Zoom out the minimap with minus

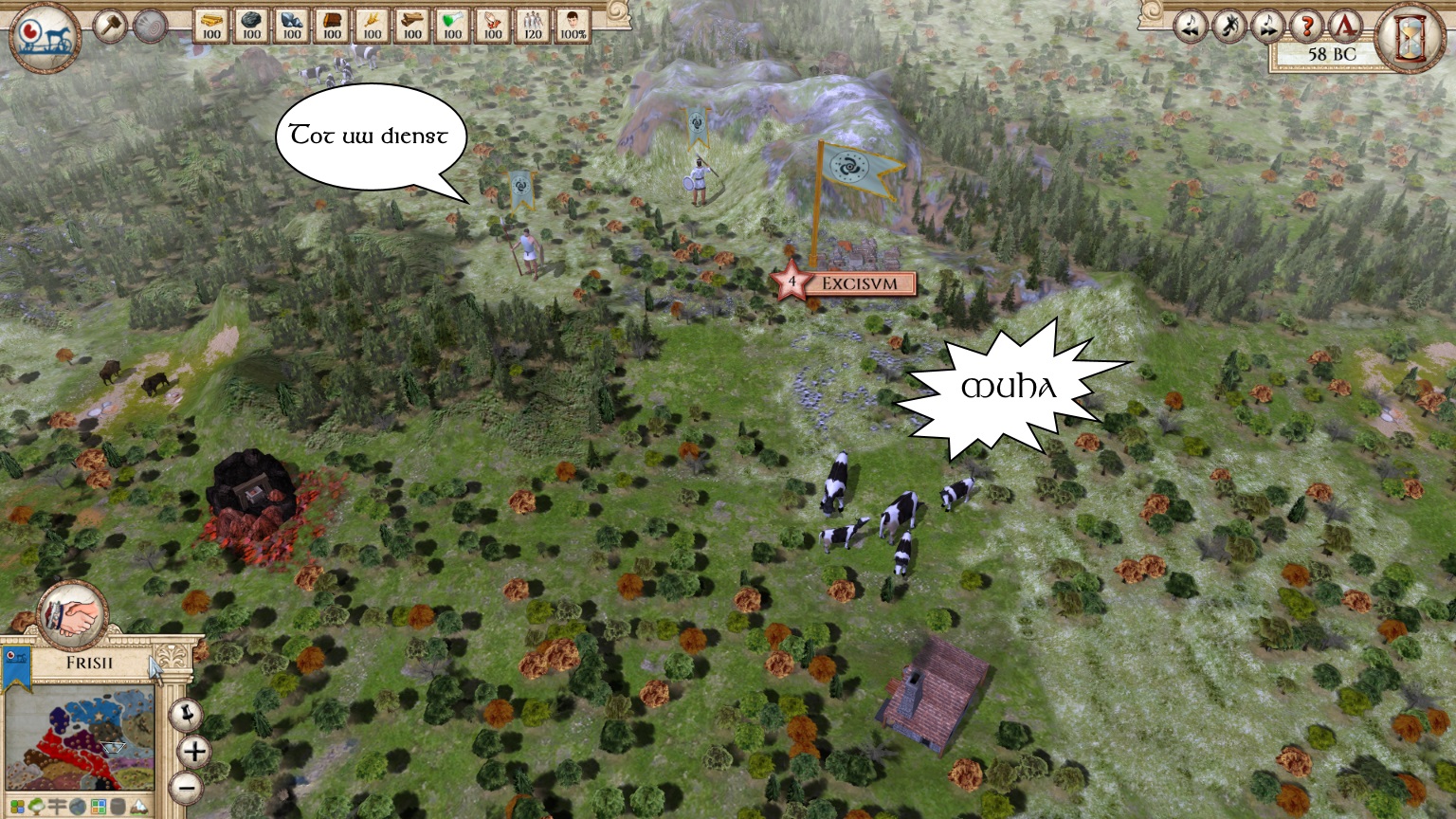click(187, 787)
